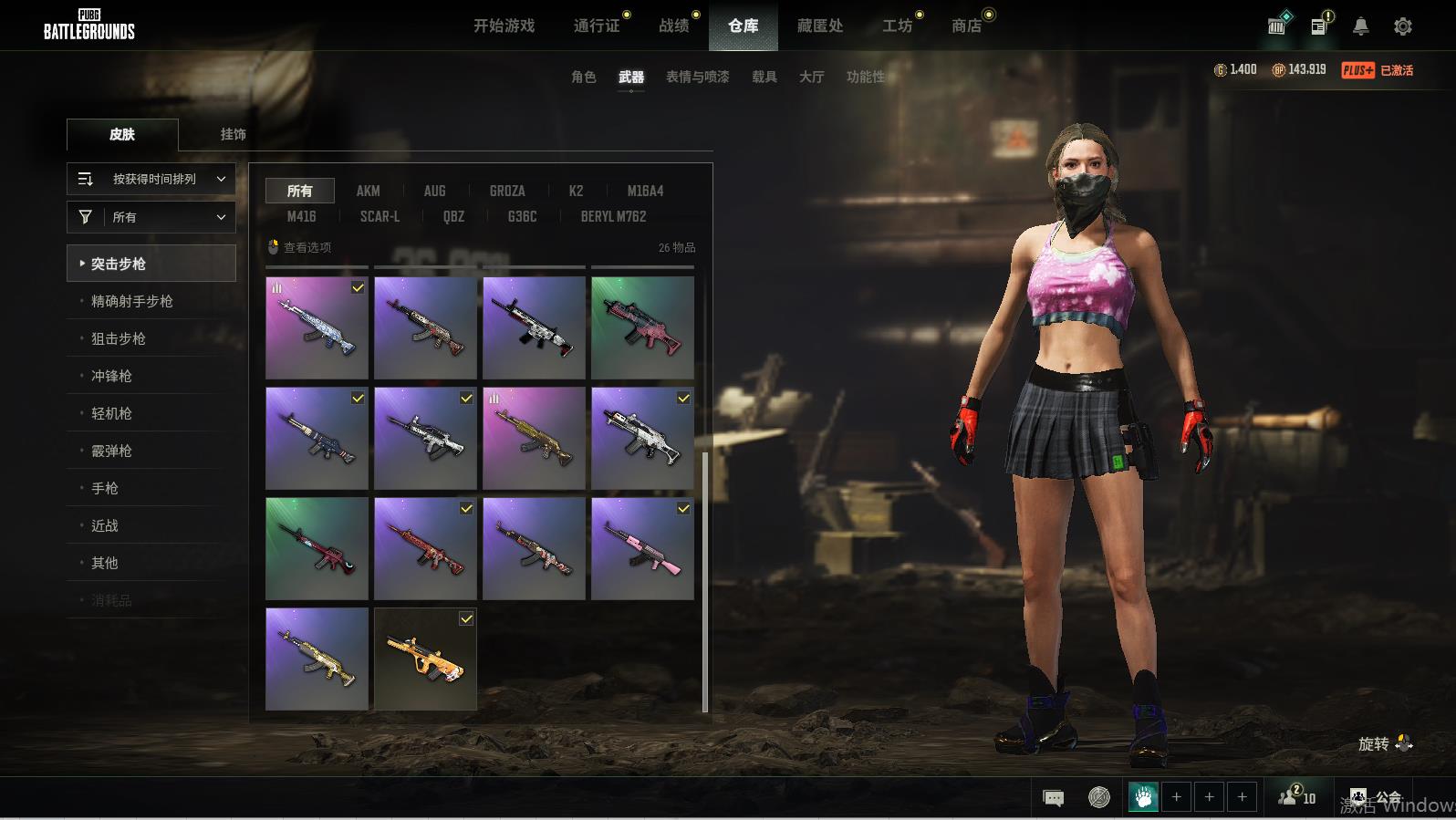Choose the 冲锋枪 category
This screenshot has width=1456, height=820.
(x=111, y=376)
